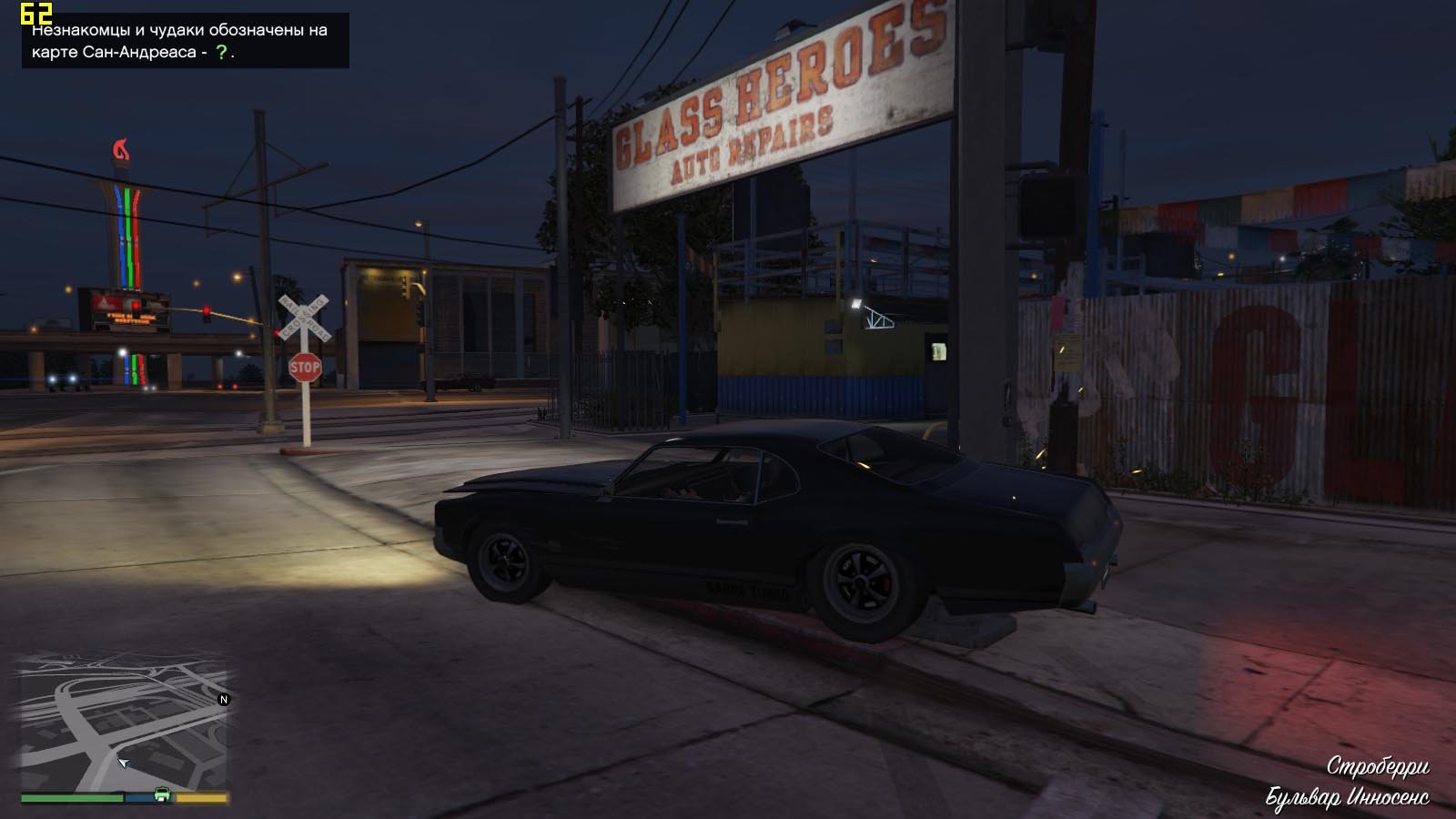Click the player arrow on the minimap
The height and width of the screenshot is (819, 1456).
point(123,763)
